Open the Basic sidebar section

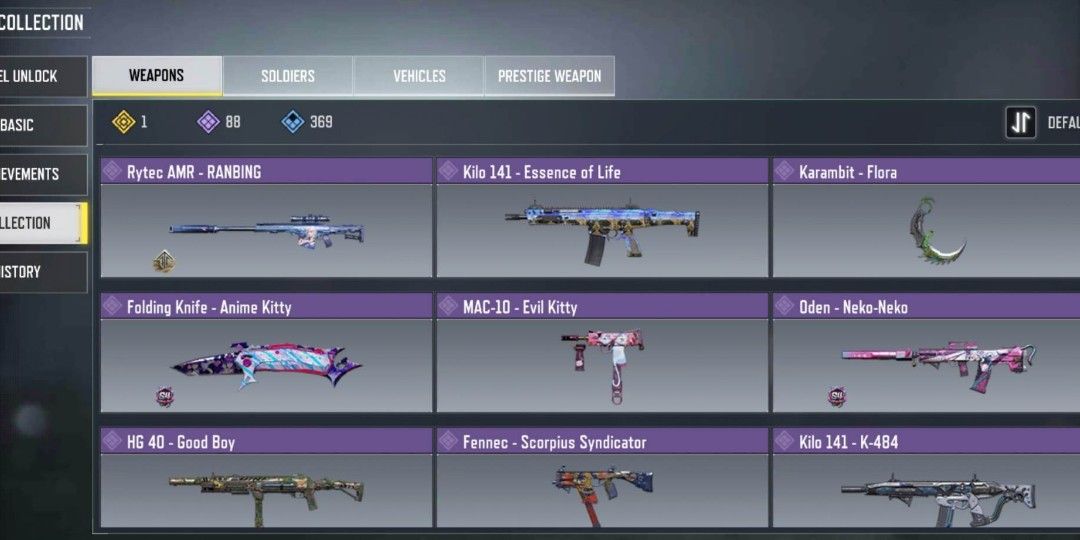42,125
